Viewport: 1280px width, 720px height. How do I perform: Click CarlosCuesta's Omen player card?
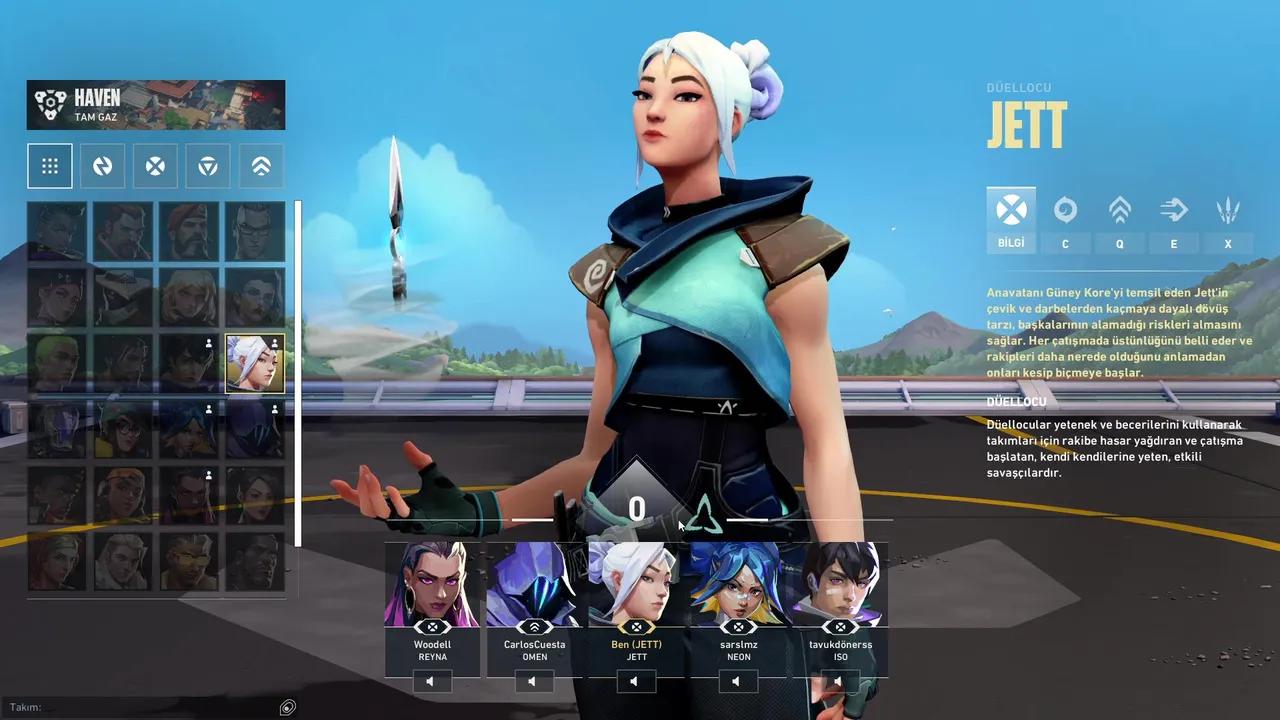pos(534,600)
